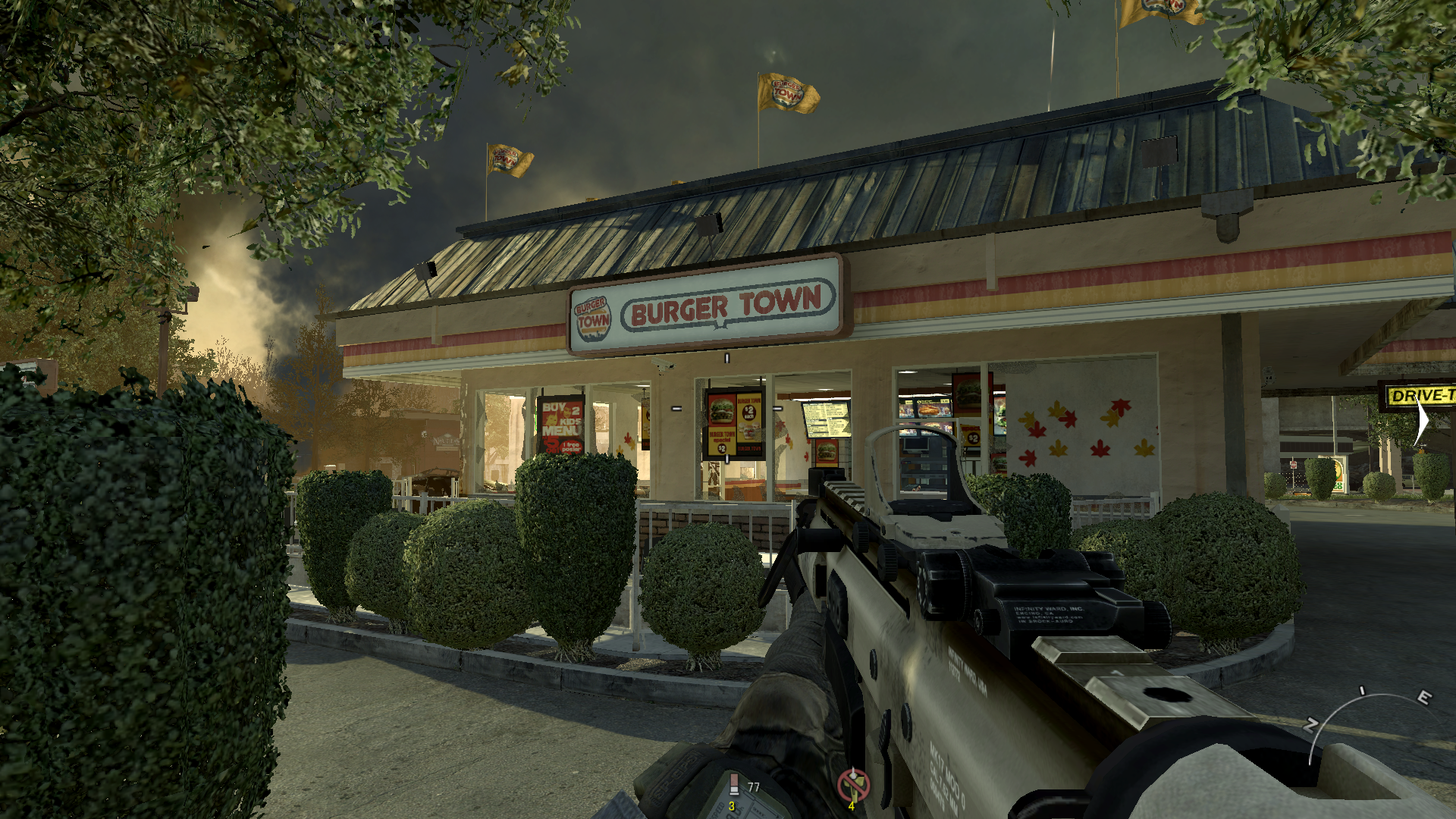Select the frag grenade icon
This screenshot has width=1456, height=819.
click(x=733, y=786)
